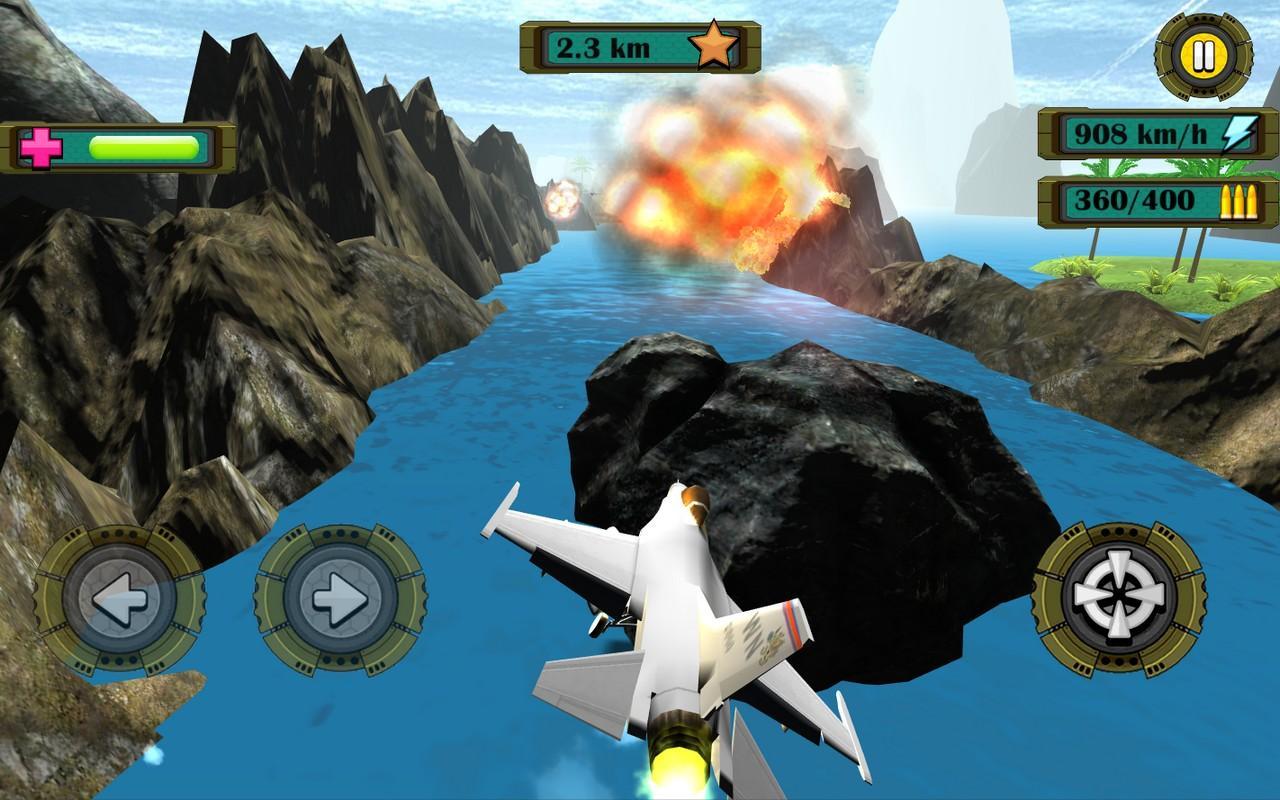This screenshot has width=1280, height=800.
Task: Select the star beside the distance meter
Action: tap(712, 45)
